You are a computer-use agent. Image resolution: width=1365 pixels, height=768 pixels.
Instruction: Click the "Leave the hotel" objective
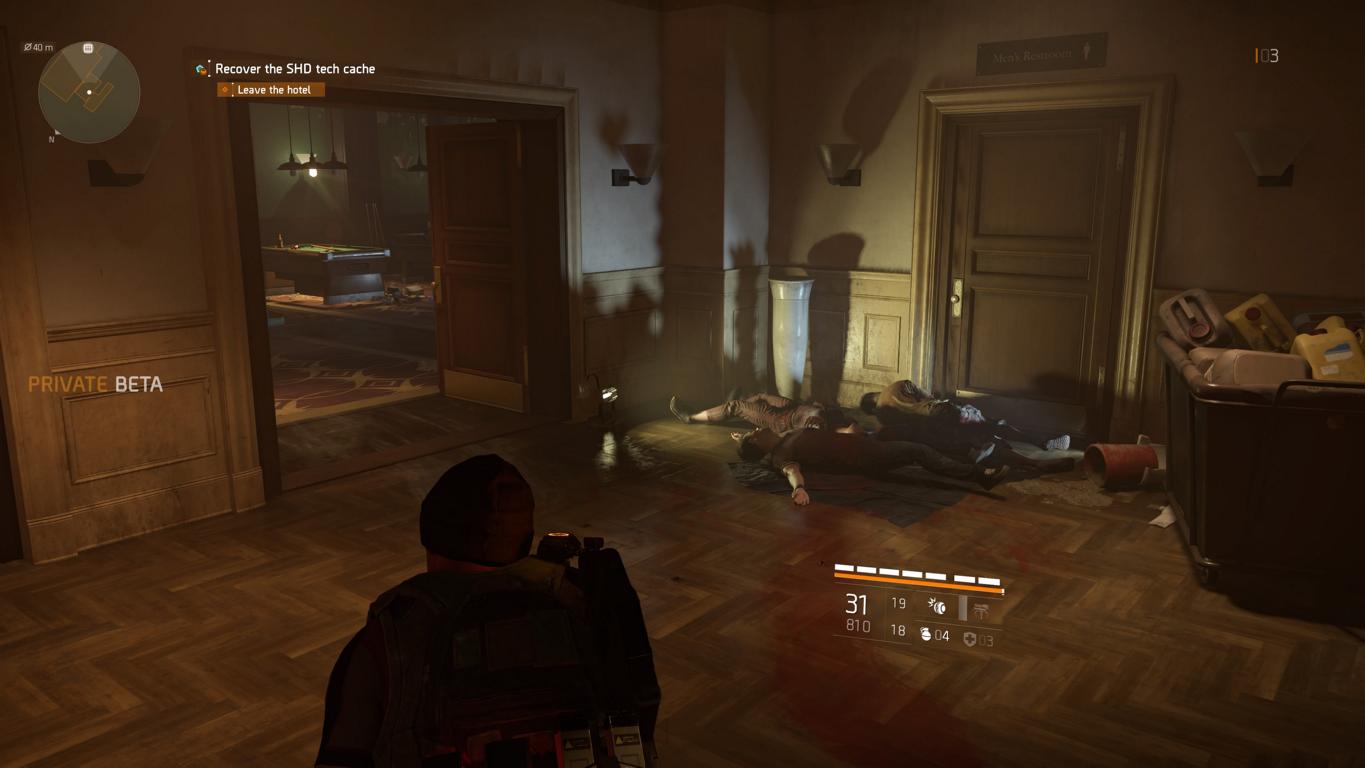coord(272,90)
